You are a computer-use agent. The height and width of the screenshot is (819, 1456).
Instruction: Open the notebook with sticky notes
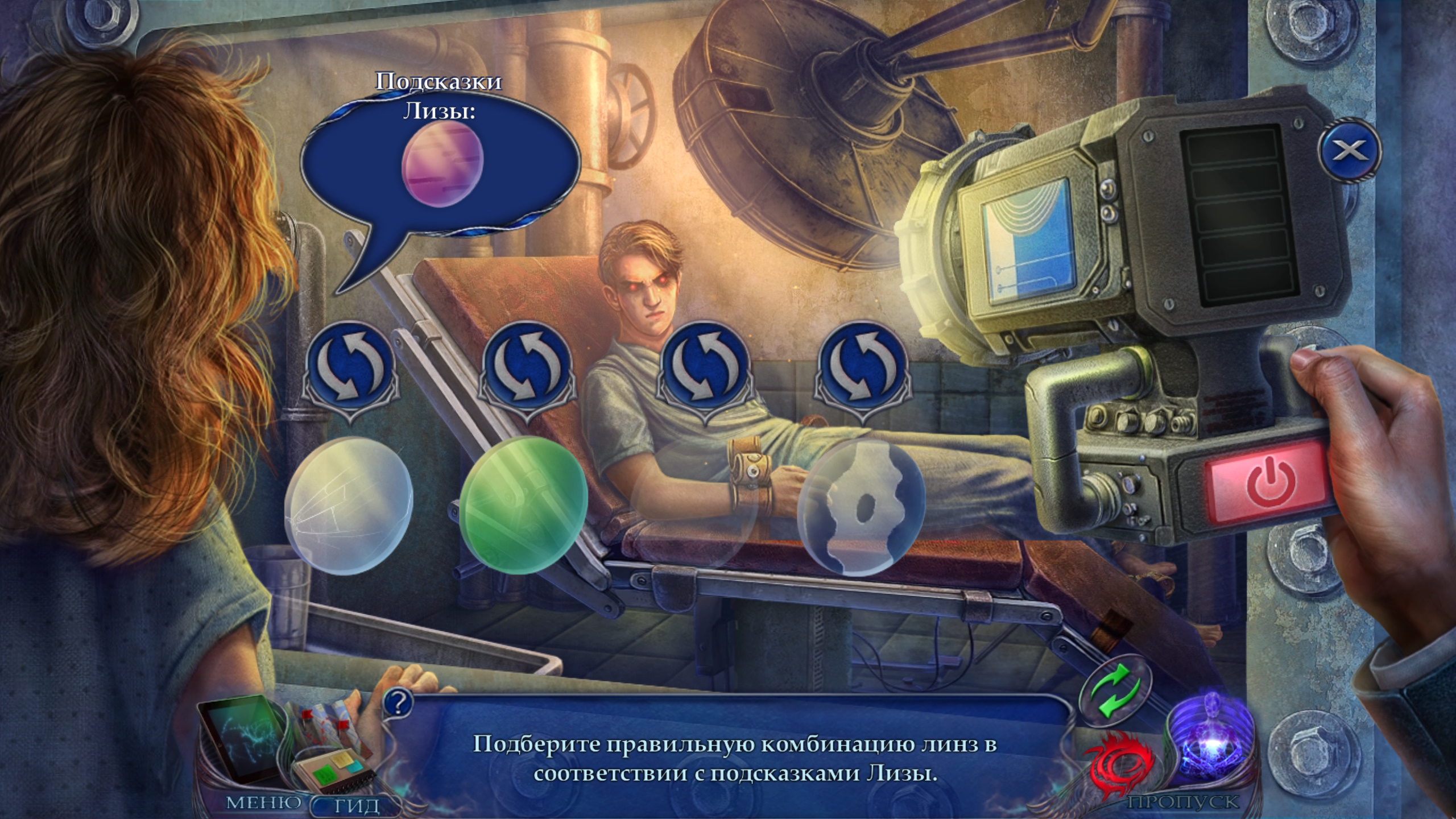coord(329,773)
